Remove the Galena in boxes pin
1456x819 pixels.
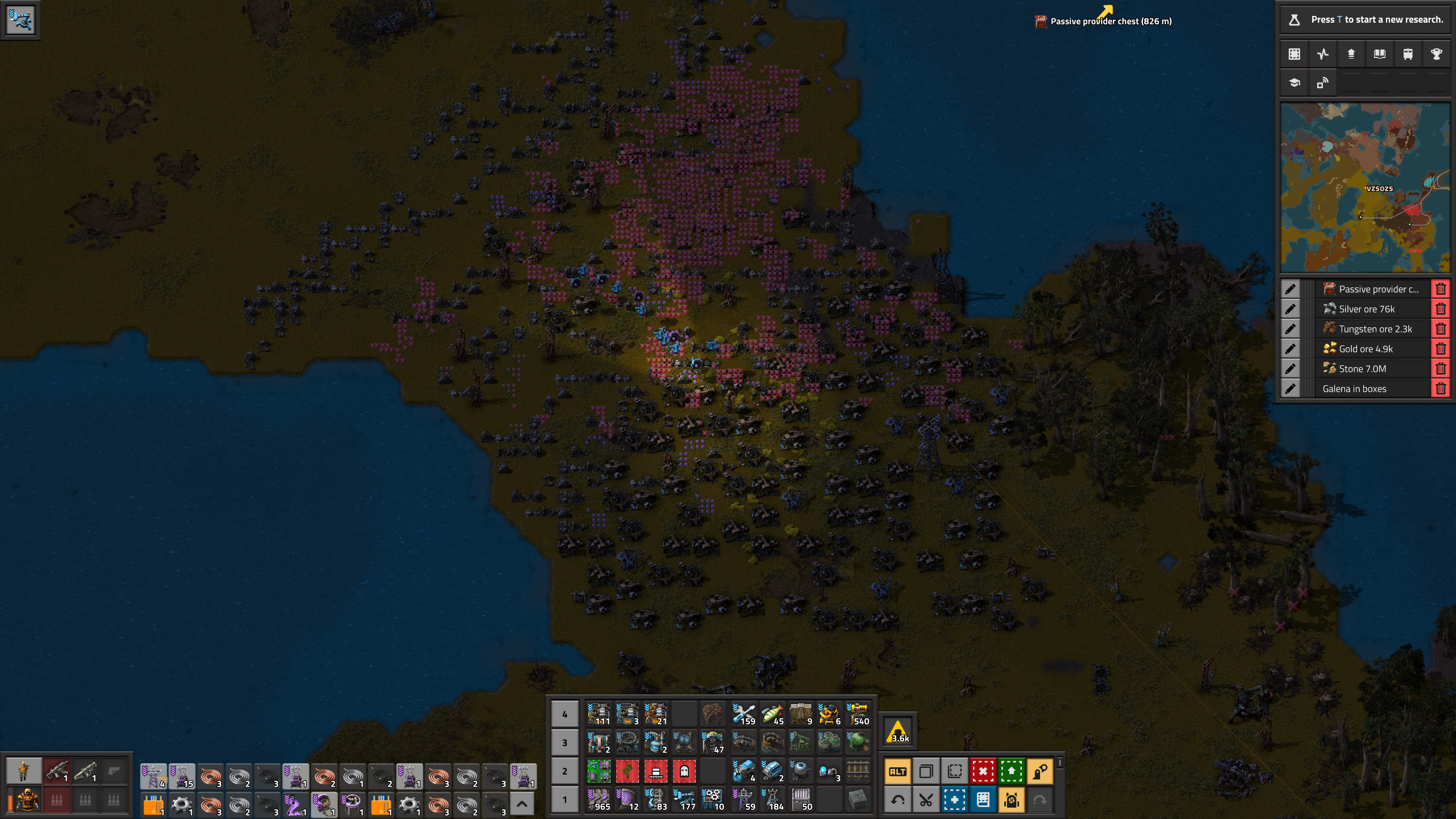pyautogui.click(x=1440, y=389)
